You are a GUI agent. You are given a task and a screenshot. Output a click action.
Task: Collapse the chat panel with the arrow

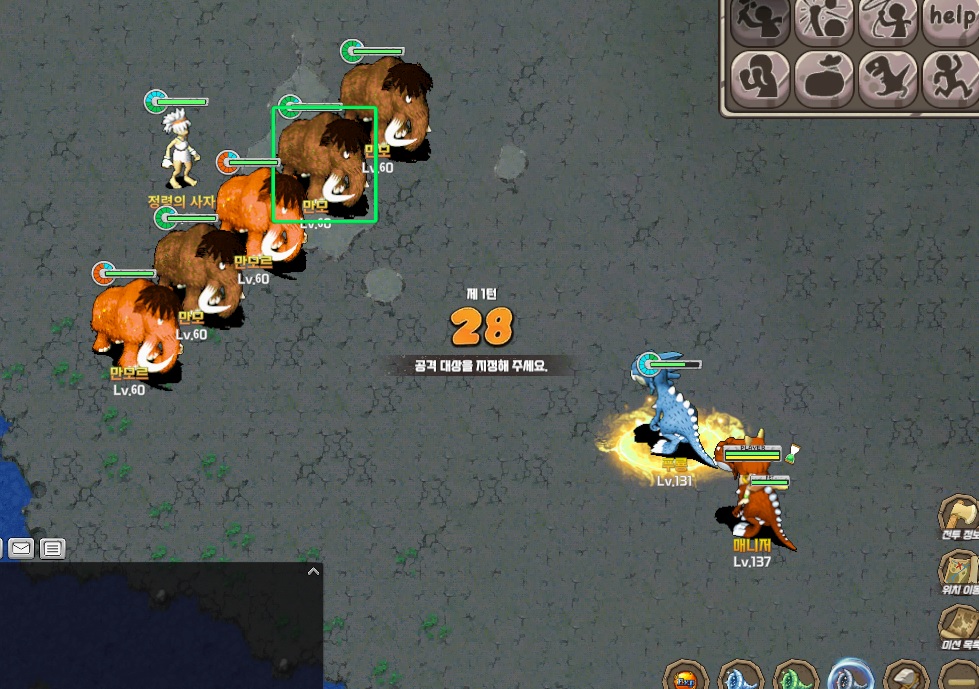(313, 572)
